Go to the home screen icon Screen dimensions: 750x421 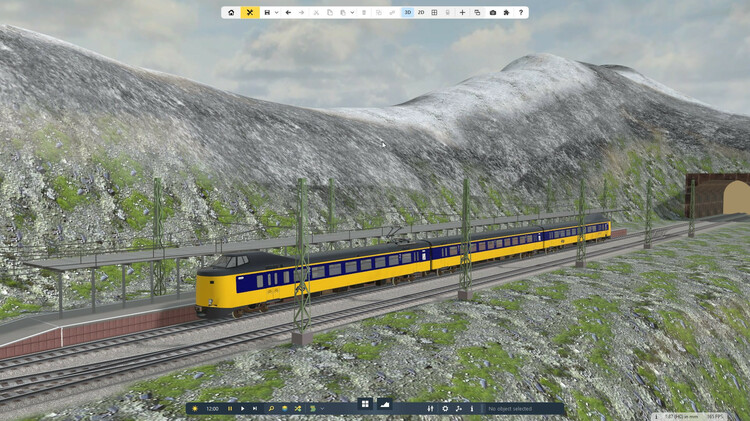pos(231,13)
